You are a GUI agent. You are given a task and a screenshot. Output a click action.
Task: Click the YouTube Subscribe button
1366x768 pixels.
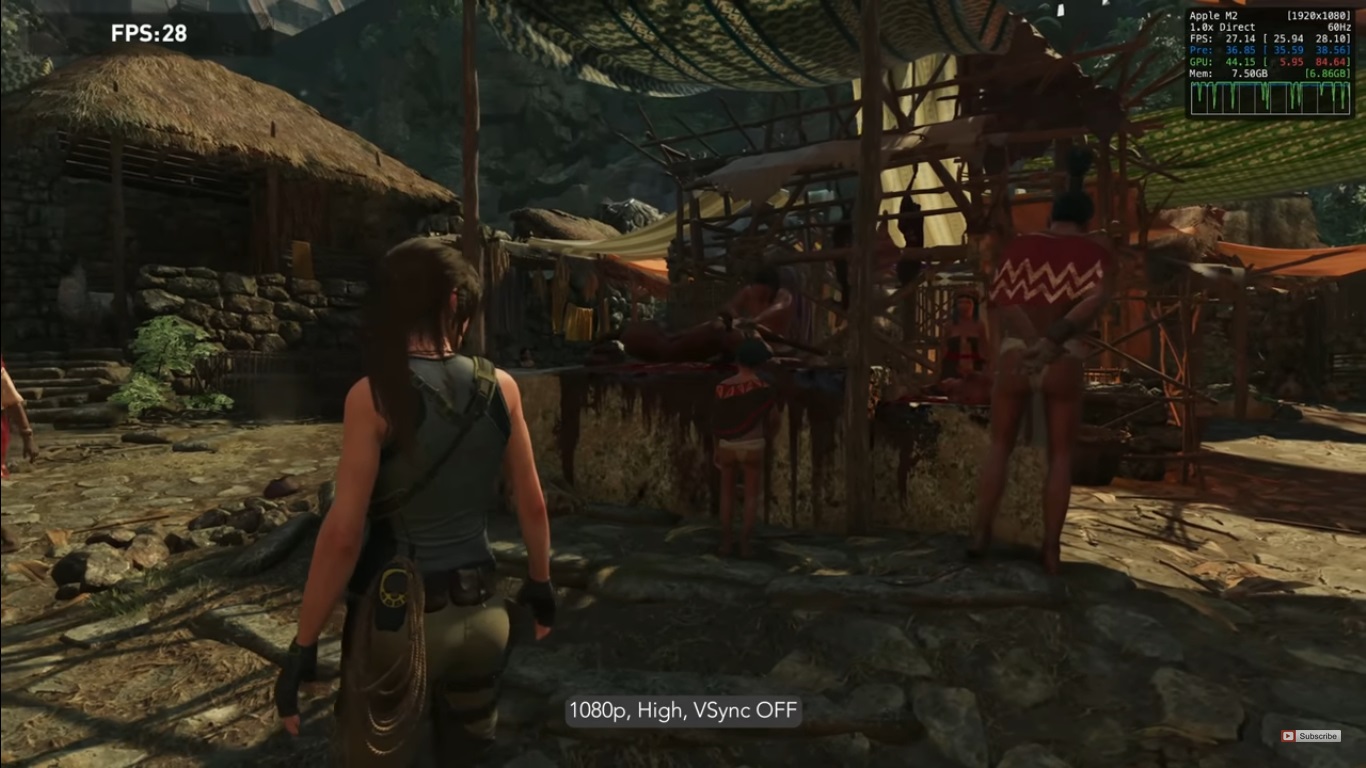click(1311, 736)
